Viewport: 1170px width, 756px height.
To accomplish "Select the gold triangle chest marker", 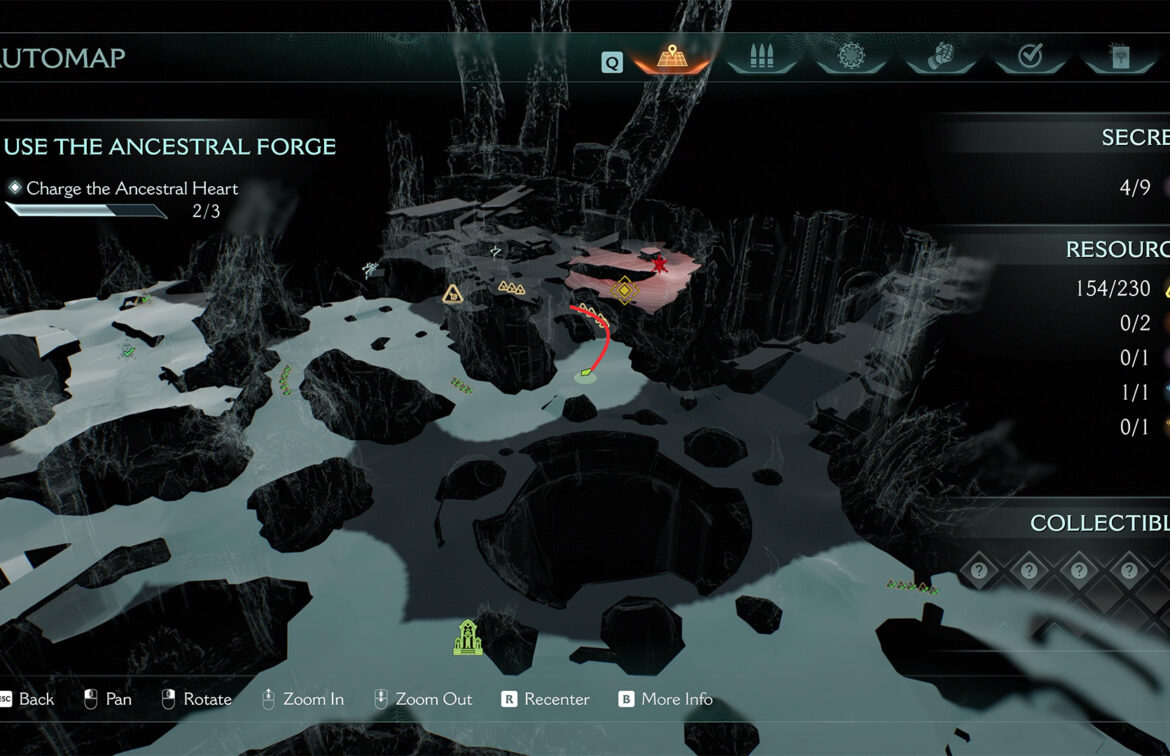I will 453,294.
